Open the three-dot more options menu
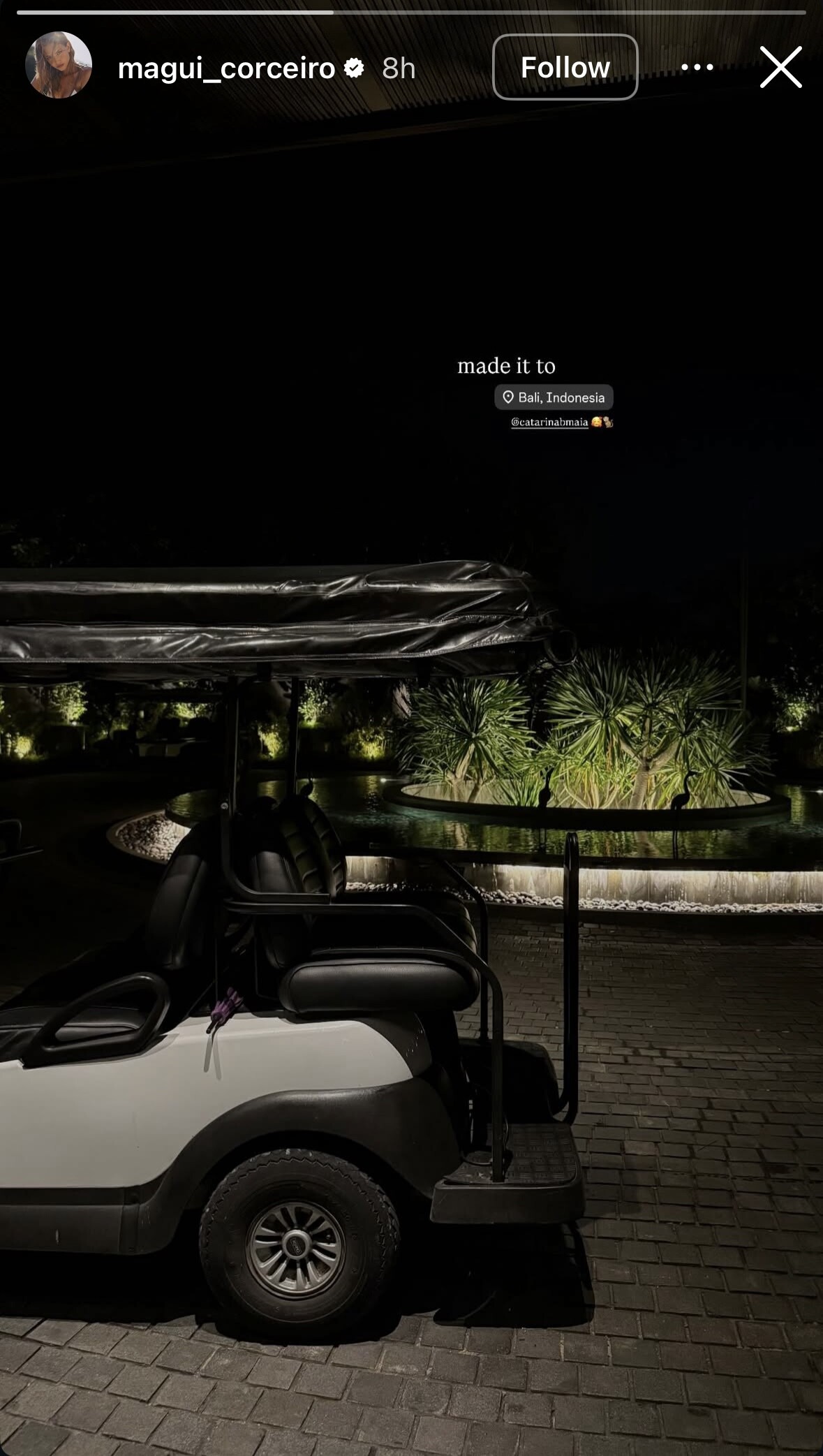 [x=697, y=68]
